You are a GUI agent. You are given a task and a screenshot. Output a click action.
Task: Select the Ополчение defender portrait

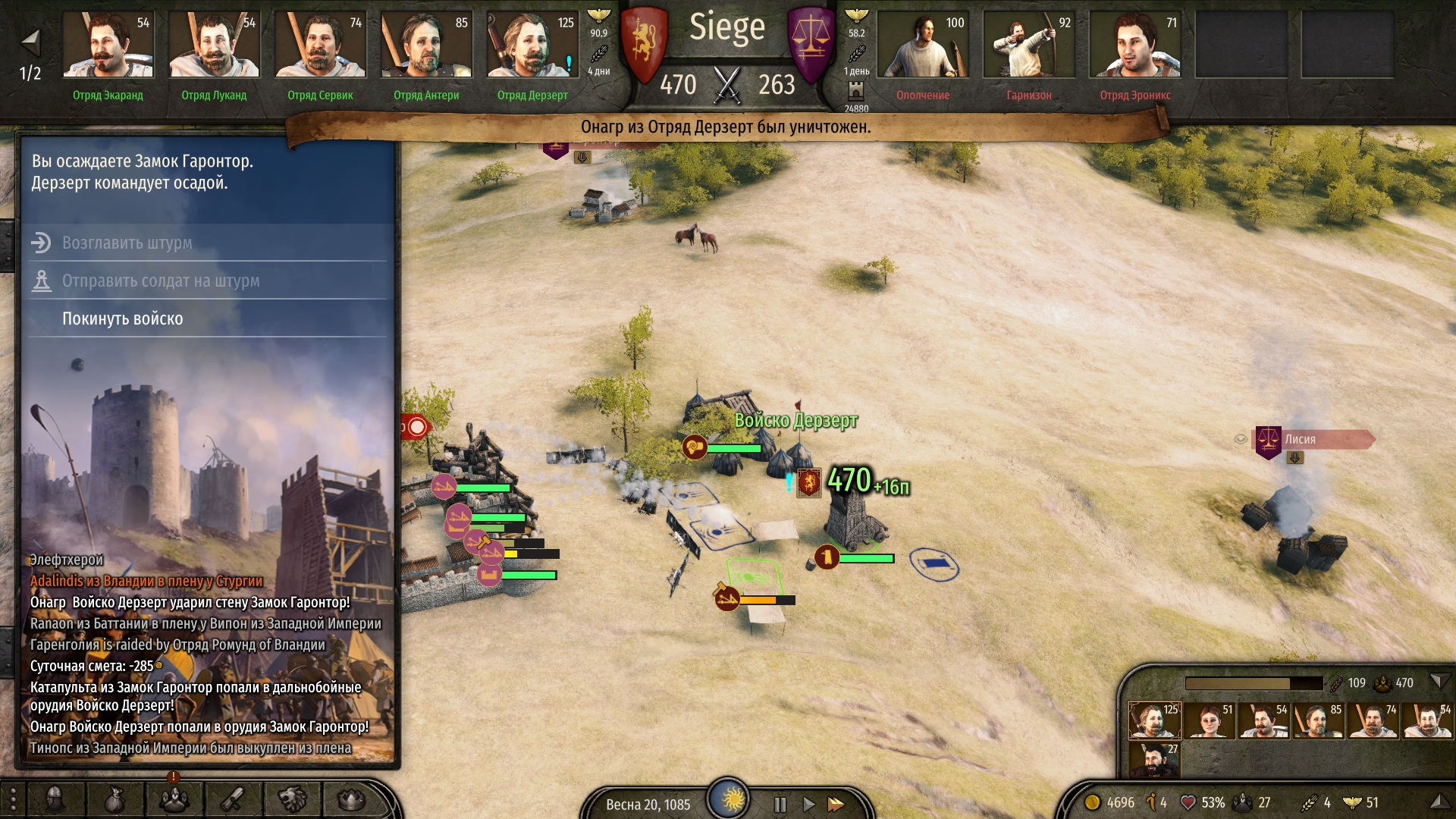pos(923,45)
